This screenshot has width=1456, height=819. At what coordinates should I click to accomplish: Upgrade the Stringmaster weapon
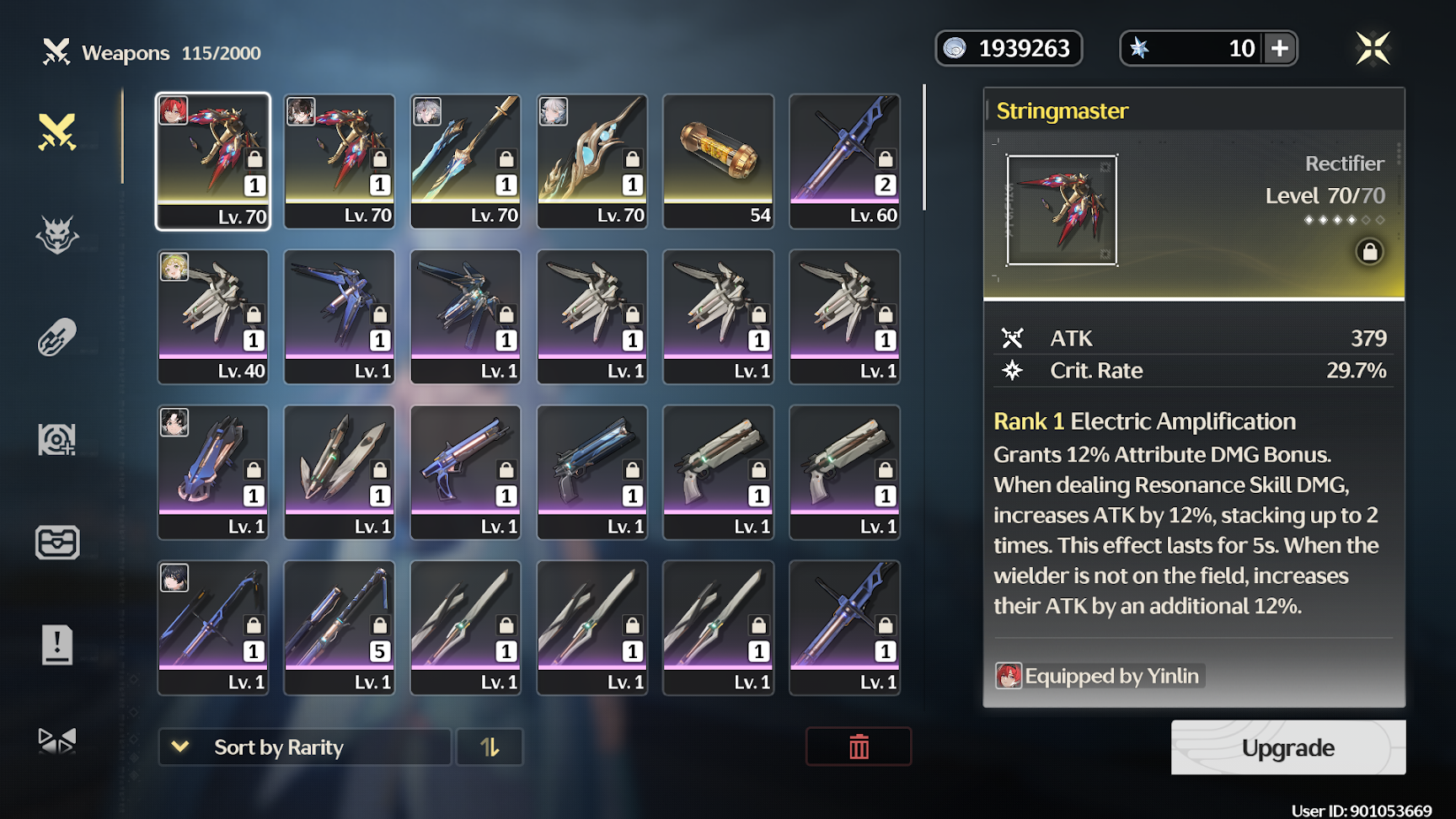click(1287, 747)
